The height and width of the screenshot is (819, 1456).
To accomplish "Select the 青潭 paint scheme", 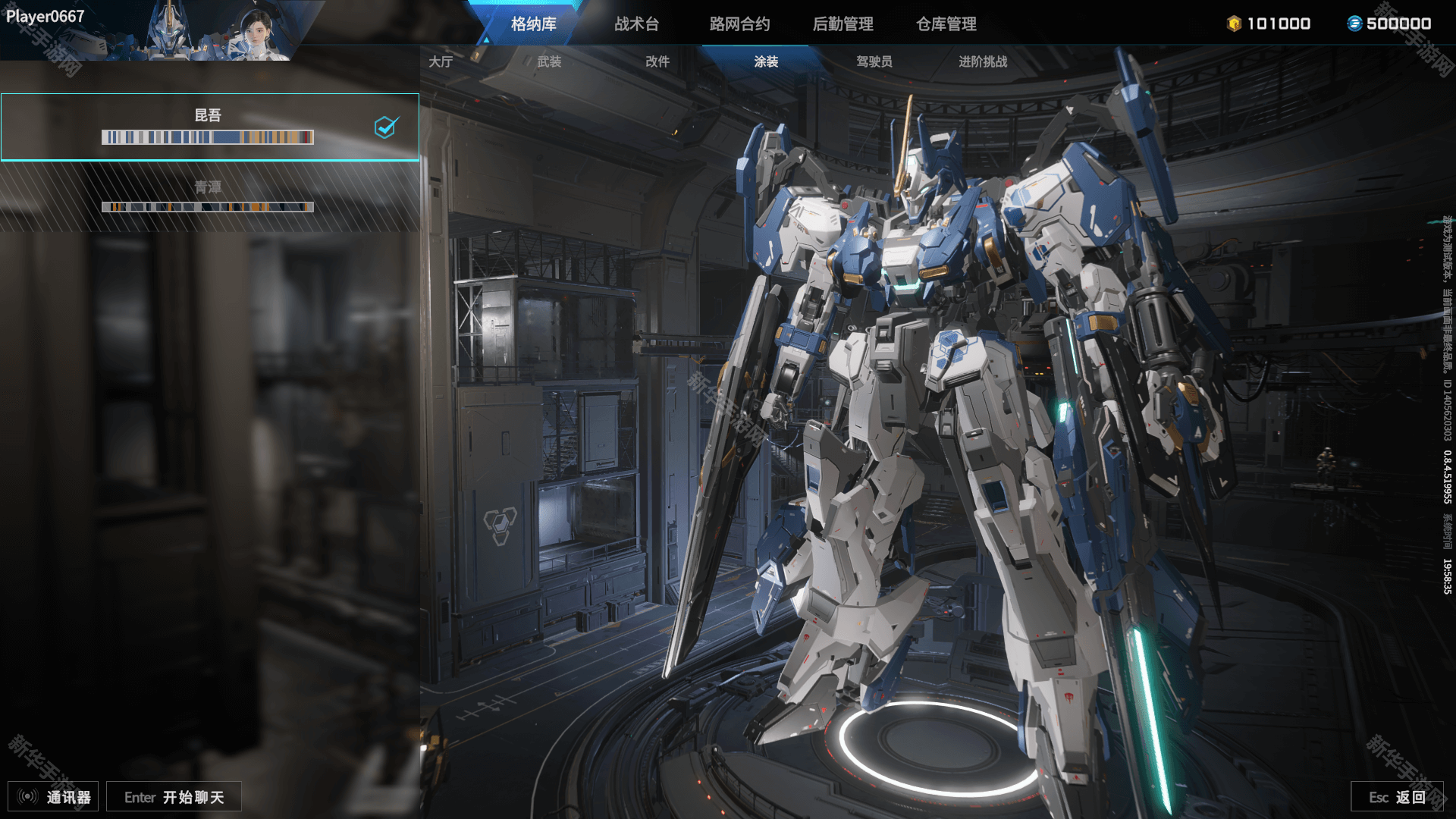I will (x=209, y=196).
